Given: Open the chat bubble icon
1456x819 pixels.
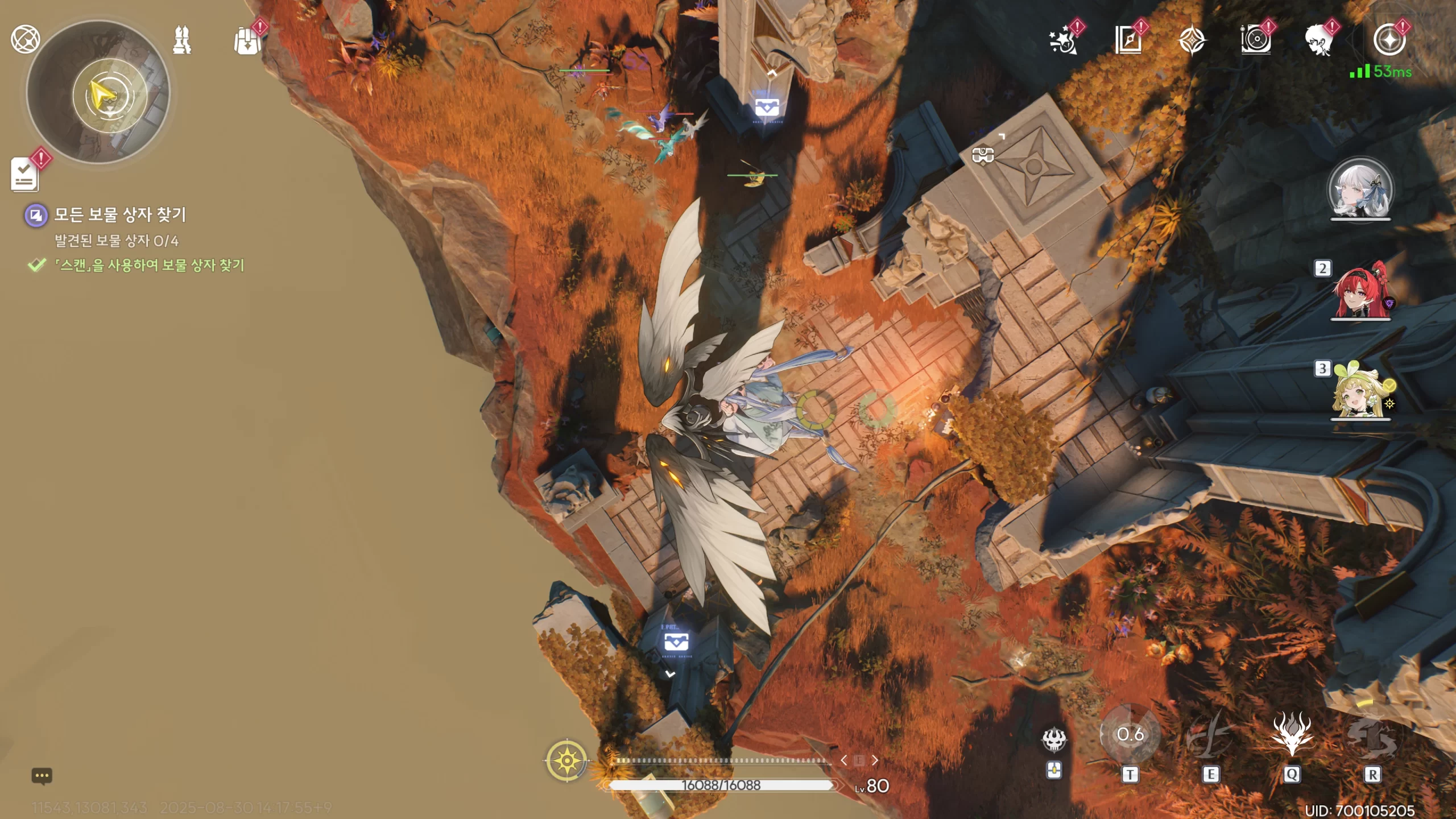Looking at the screenshot, I should coord(42,776).
